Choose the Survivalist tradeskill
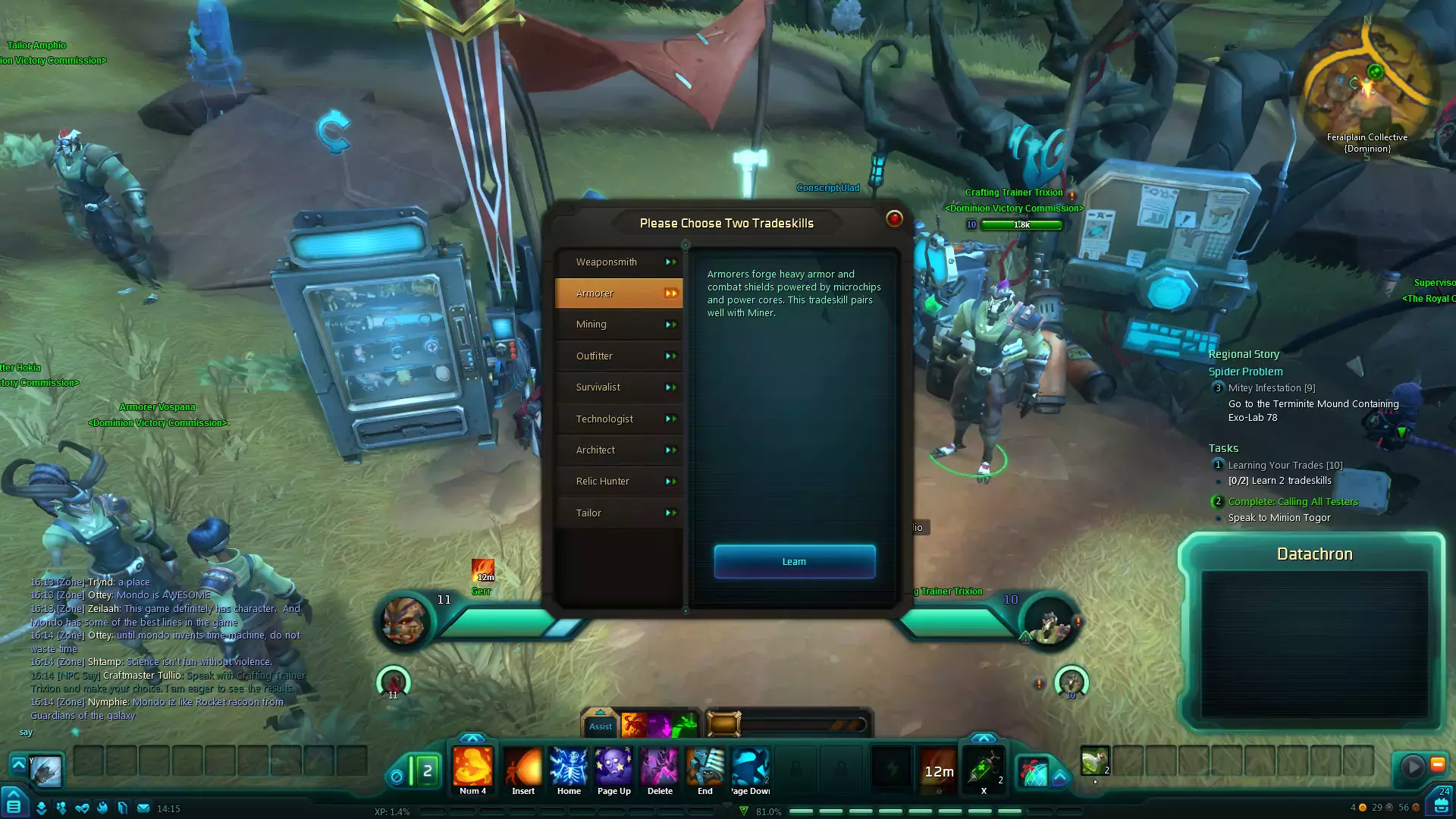 click(x=619, y=388)
